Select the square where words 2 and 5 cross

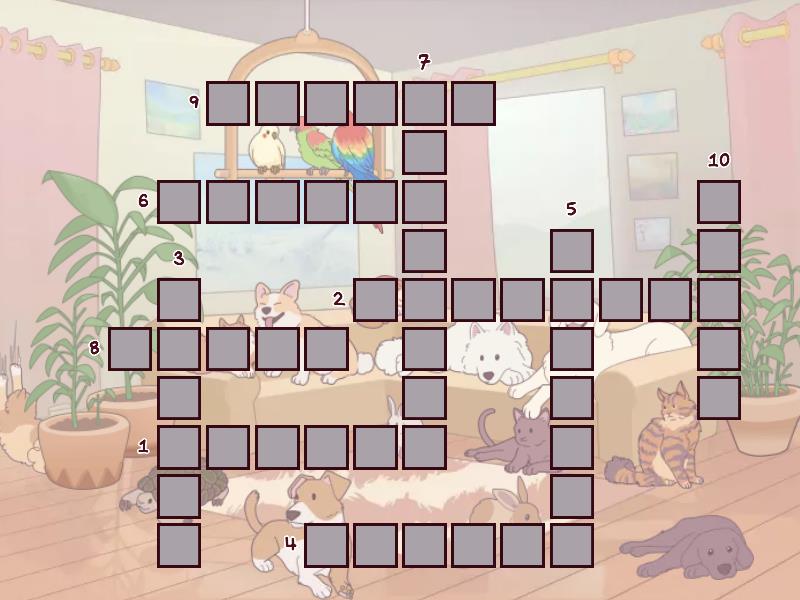(x=571, y=299)
